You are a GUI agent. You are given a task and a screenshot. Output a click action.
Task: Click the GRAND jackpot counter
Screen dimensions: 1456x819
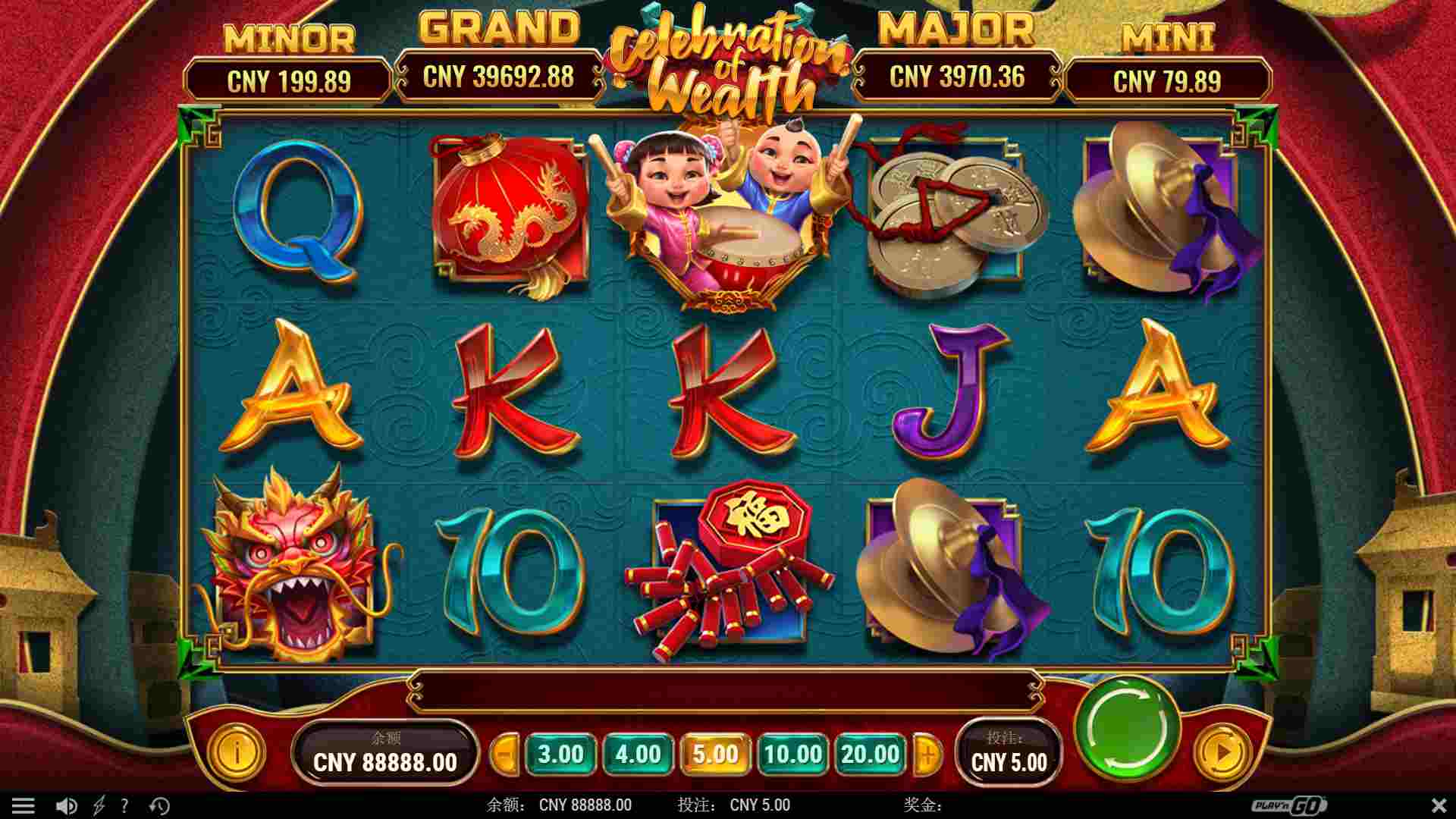click(x=500, y=77)
